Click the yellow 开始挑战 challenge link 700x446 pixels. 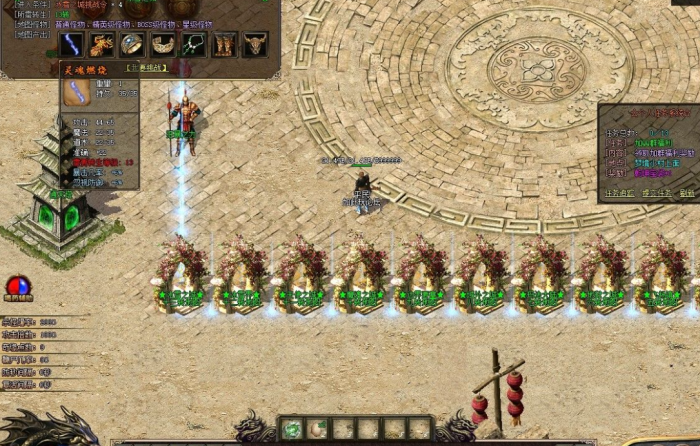point(145,68)
